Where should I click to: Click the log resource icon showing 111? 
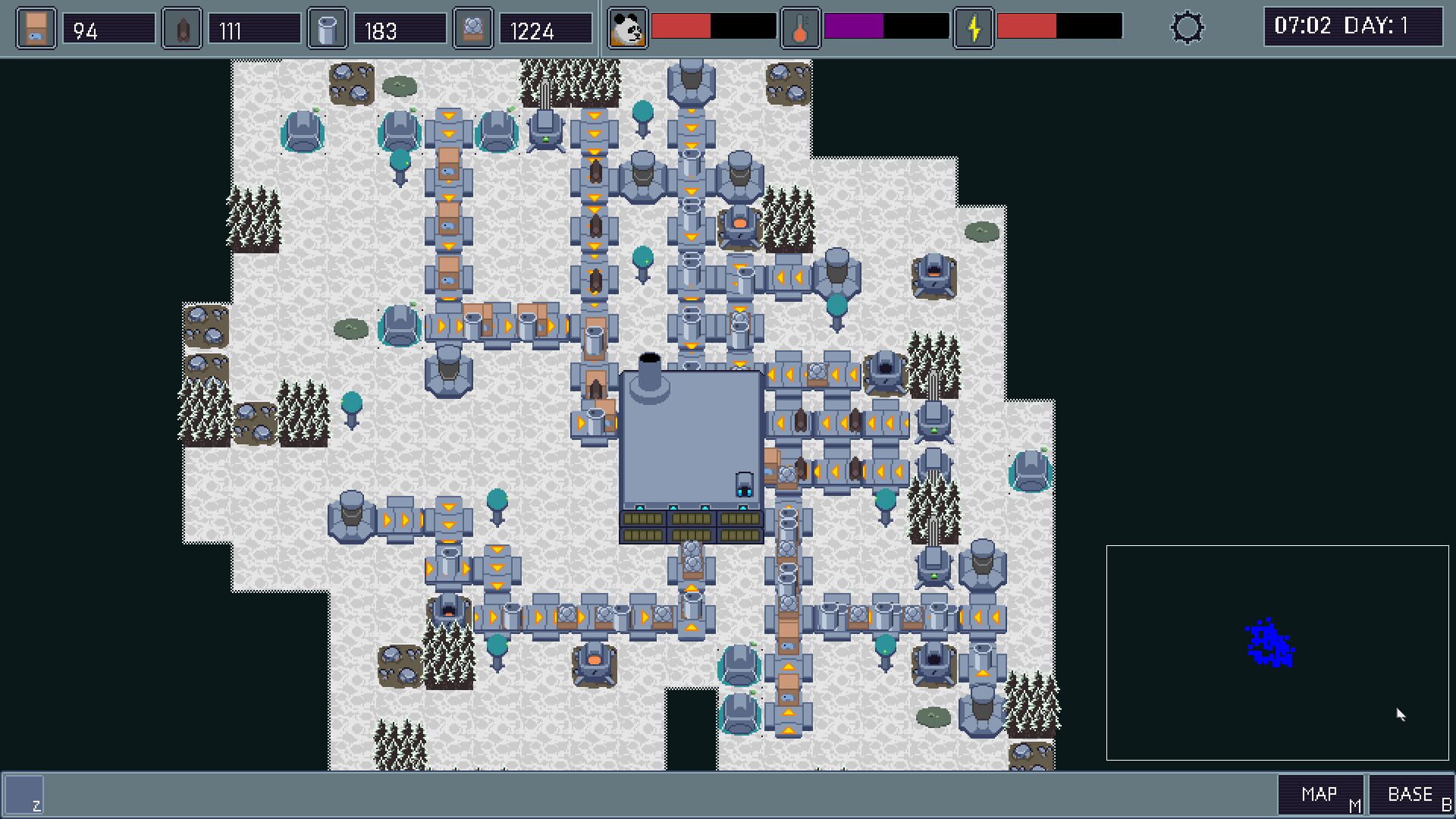click(x=180, y=27)
